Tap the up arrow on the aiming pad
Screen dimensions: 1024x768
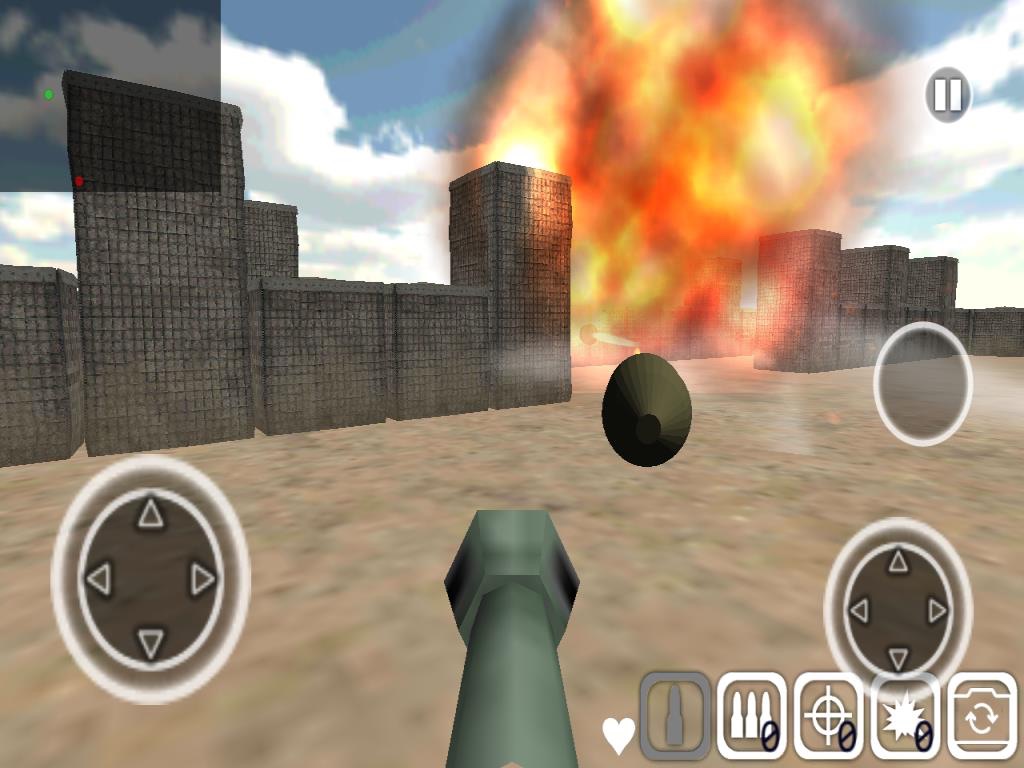[898, 561]
